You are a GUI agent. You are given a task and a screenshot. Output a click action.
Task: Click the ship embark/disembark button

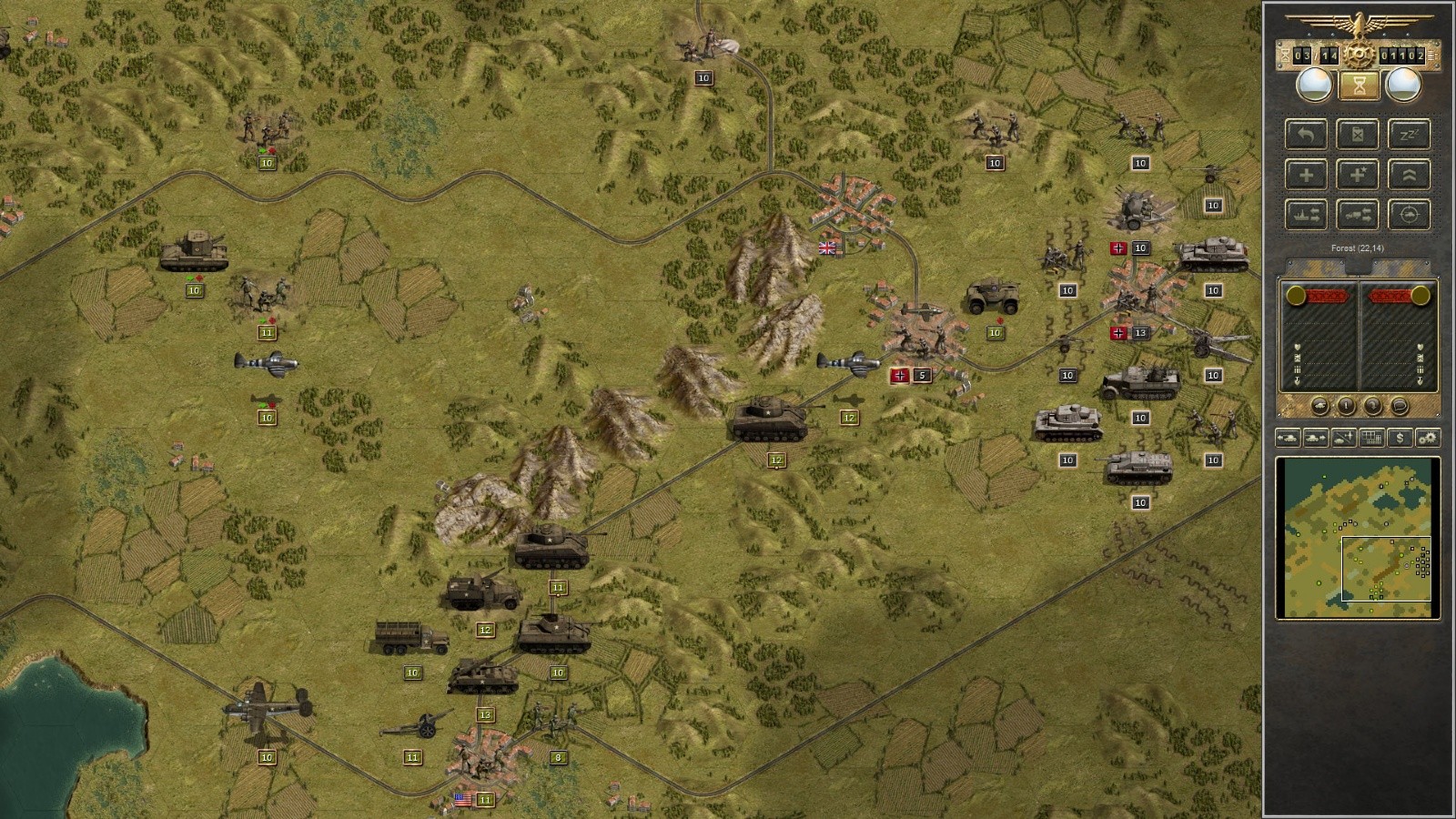(1306, 215)
